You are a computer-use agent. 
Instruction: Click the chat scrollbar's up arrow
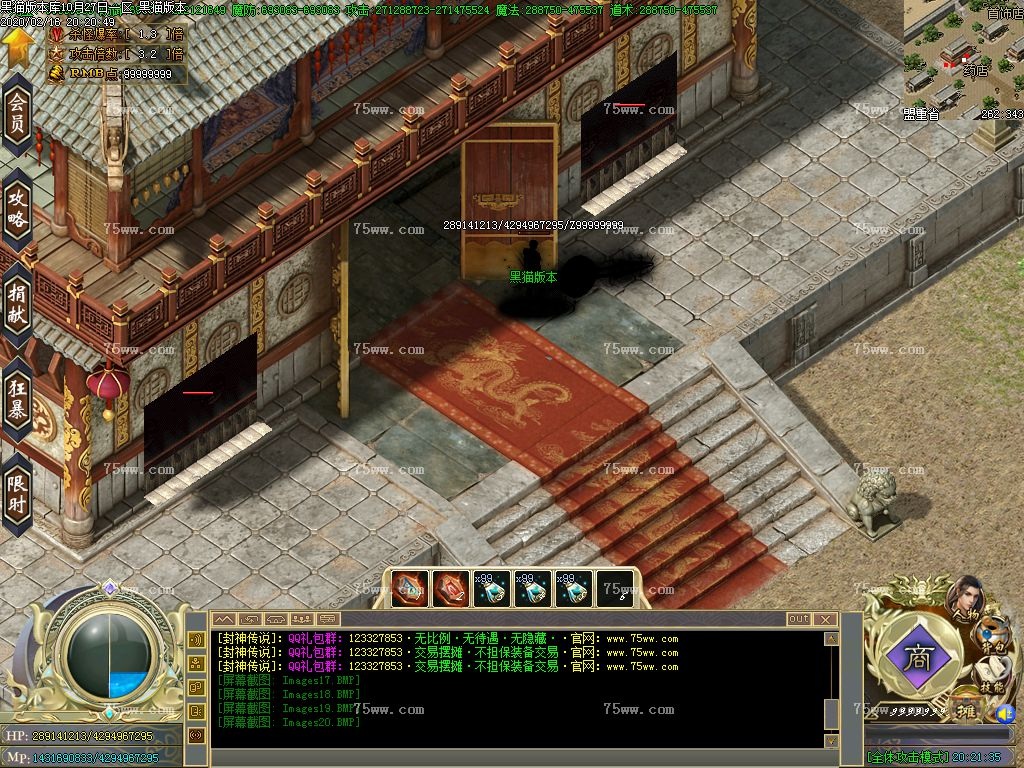[830, 638]
